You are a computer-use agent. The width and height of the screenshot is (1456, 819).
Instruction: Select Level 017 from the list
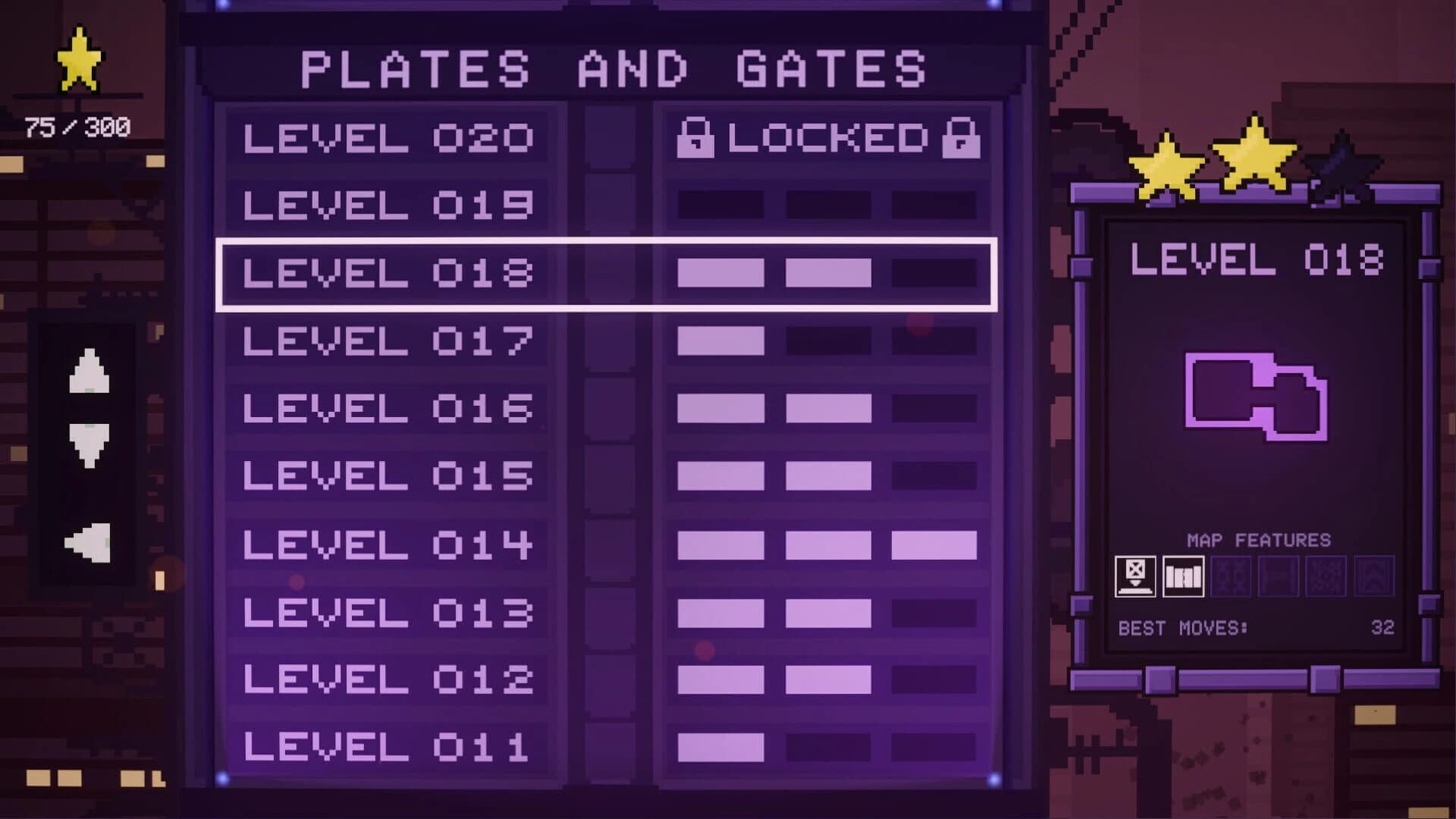(388, 340)
